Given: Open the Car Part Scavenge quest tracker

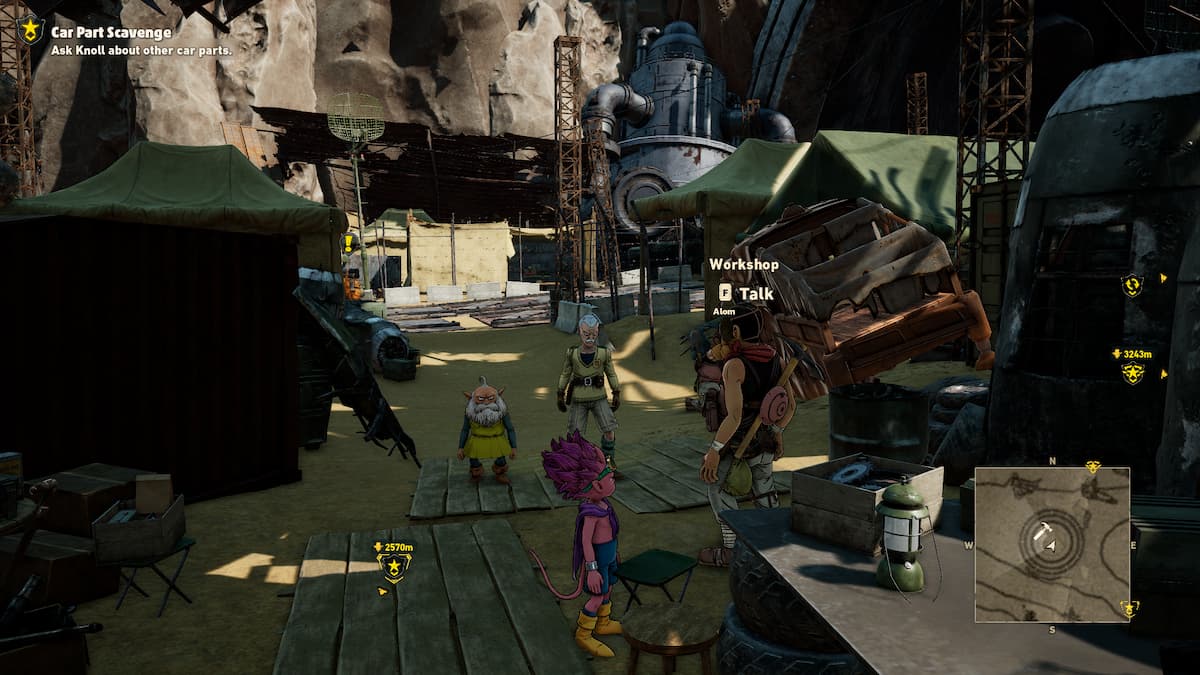Looking at the screenshot, I should click(111, 33).
